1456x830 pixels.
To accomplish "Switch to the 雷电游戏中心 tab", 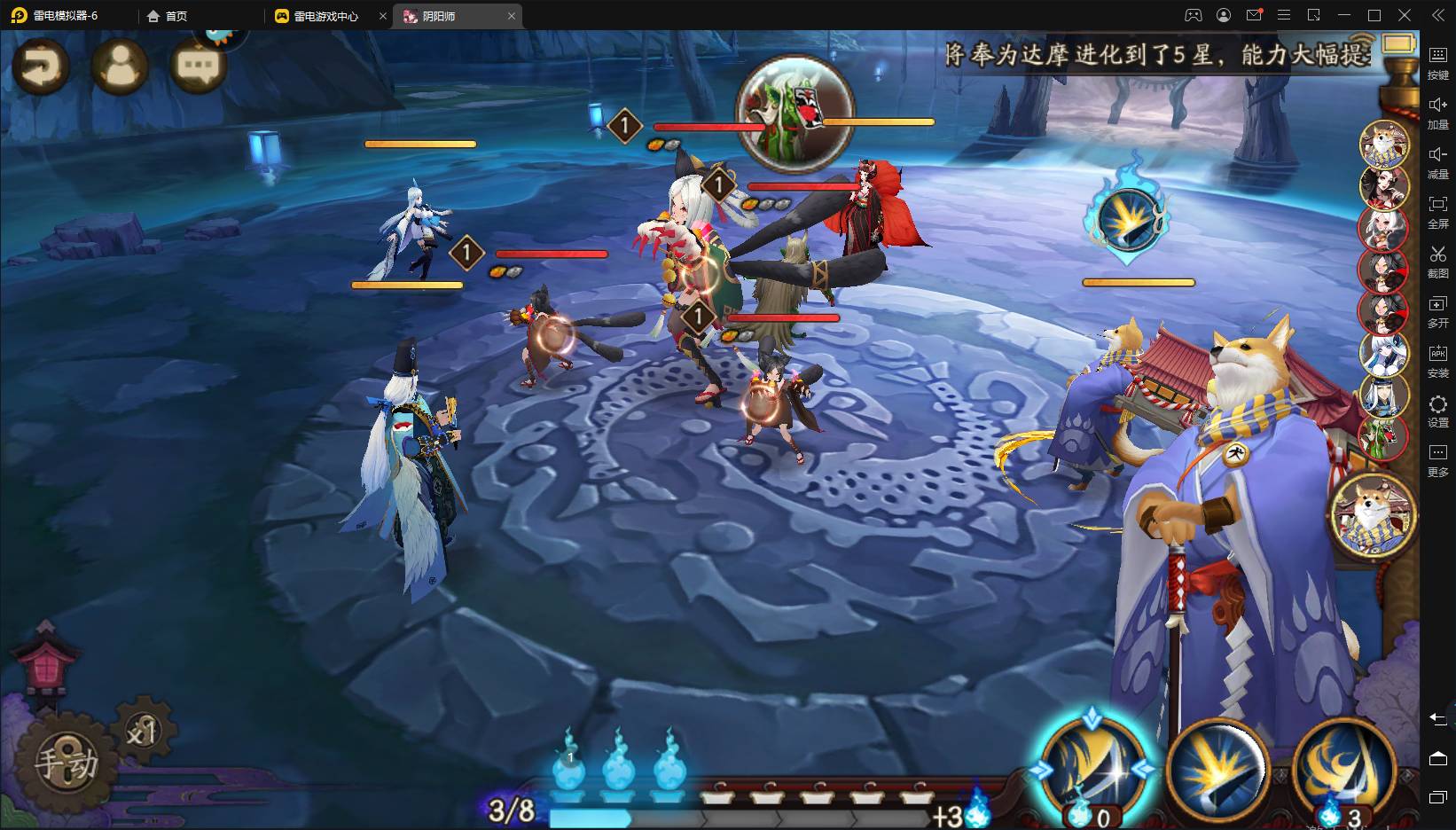I will tap(325, 16).
